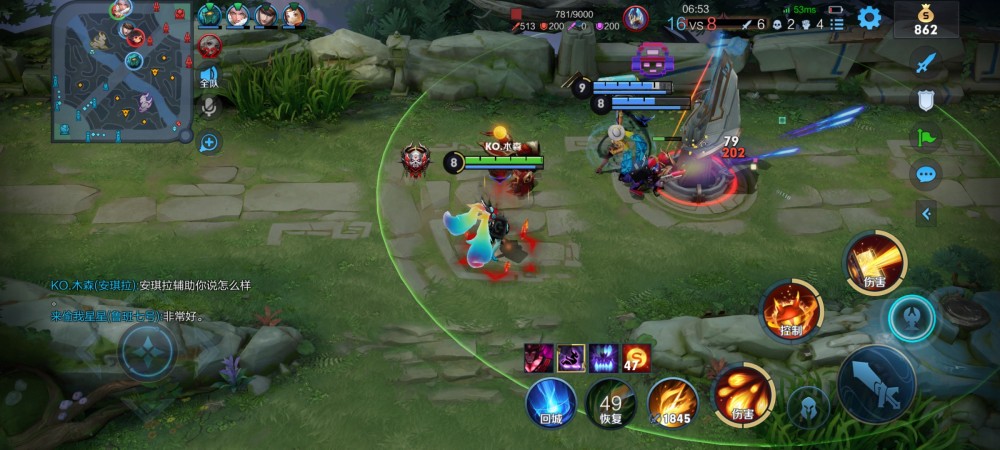Collapse the signal panel with the arrow

tap(926, 213)
